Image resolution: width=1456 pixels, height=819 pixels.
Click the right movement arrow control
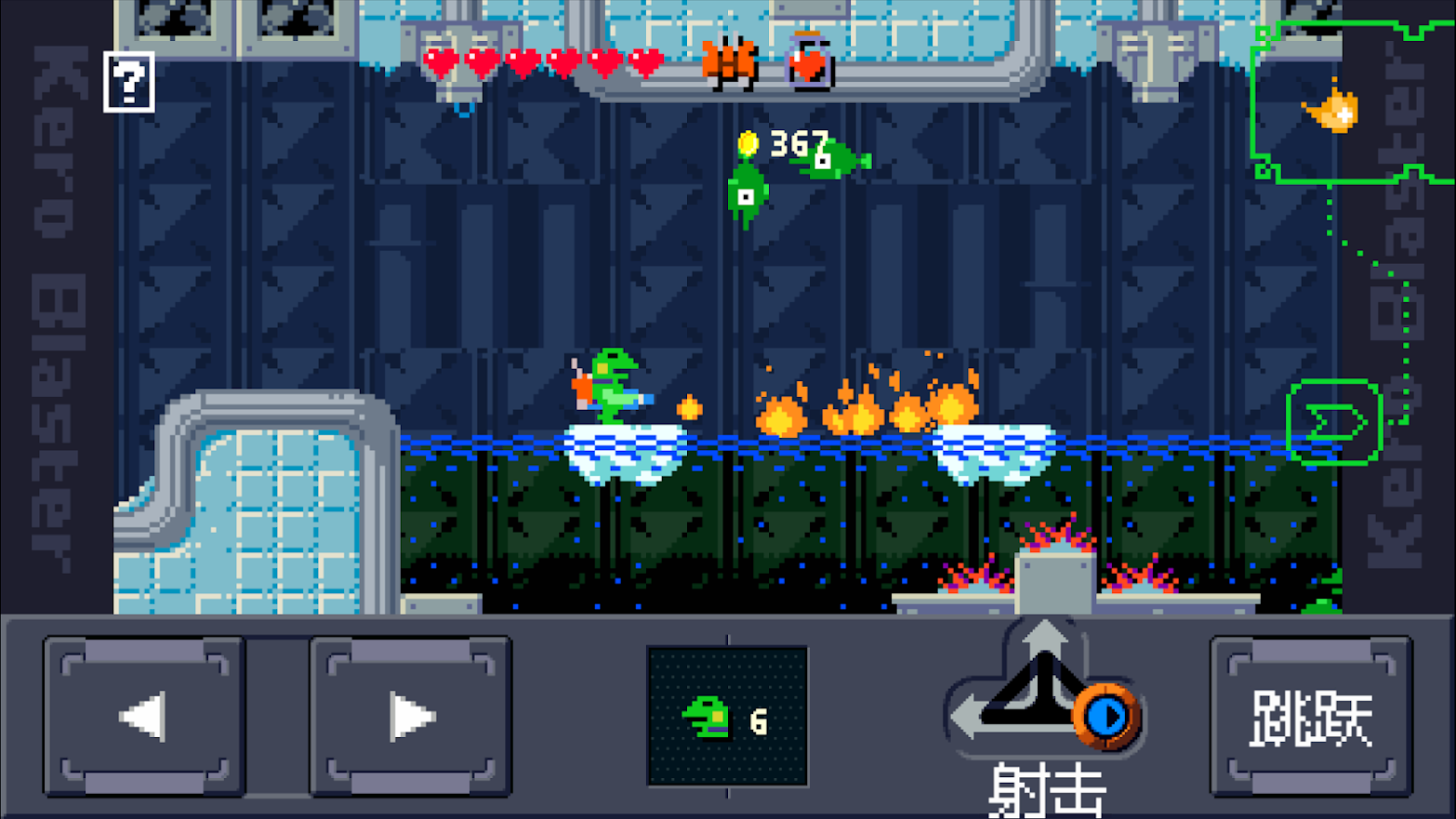coord(412,714)
